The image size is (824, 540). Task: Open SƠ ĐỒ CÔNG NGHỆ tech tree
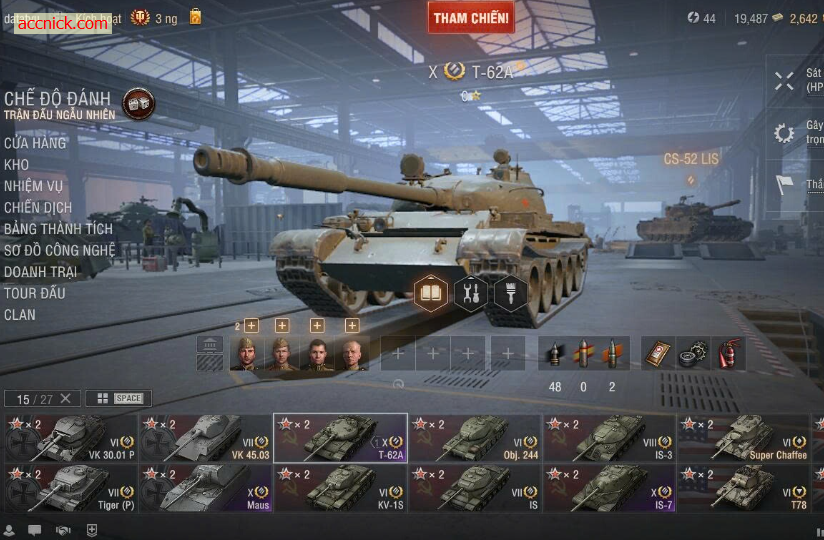(x=60, y=250)
